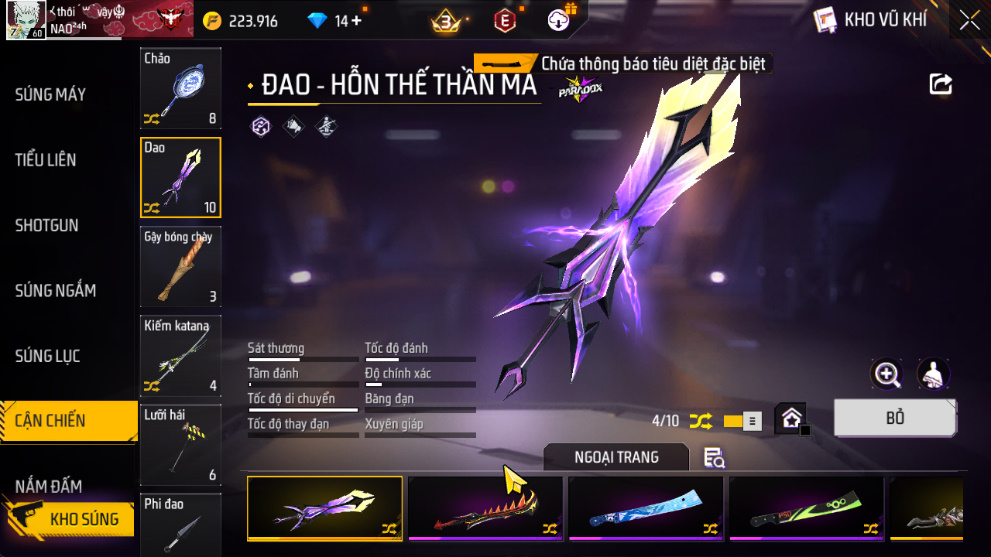Choose the Kiếm katana weapon
Image resolution: width=991 pixels, height=557 pixels.
click(x=180, y=355)
